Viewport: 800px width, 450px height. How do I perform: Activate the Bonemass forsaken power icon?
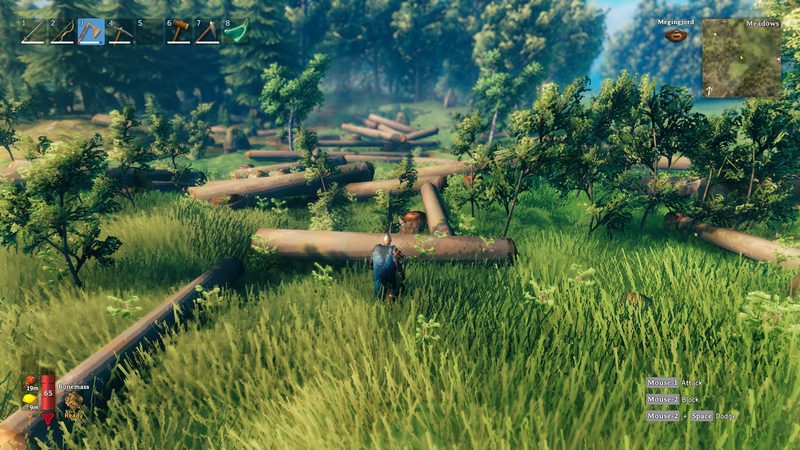[73, 400]
